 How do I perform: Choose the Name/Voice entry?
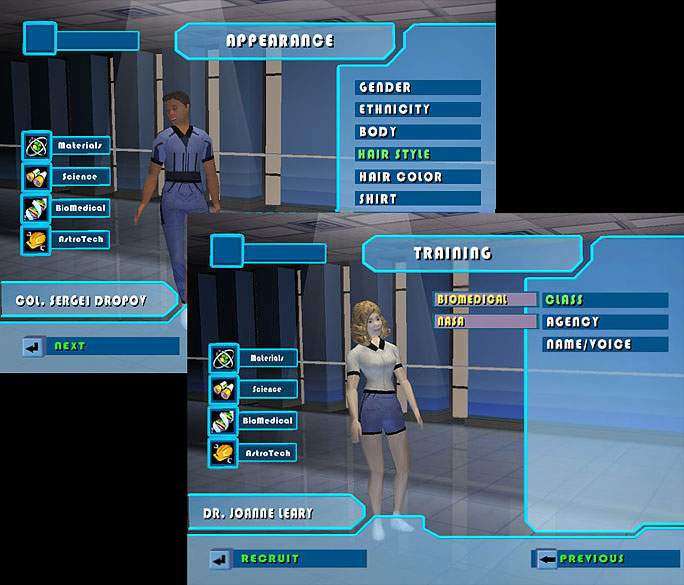(604, 345)
